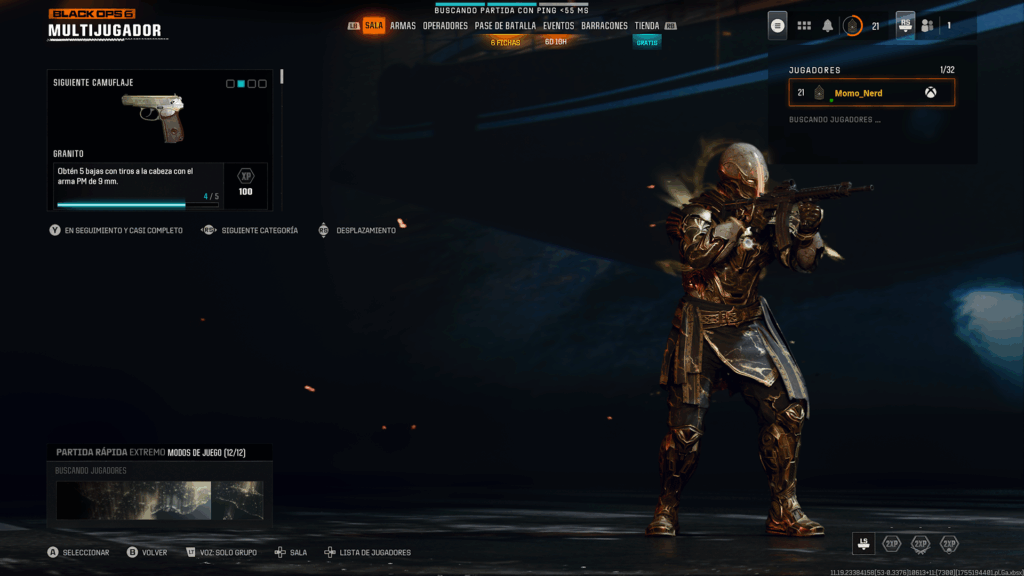The image size is (1024, 576).
Task: Activate the first 2XP token
Action: [891, 544]
